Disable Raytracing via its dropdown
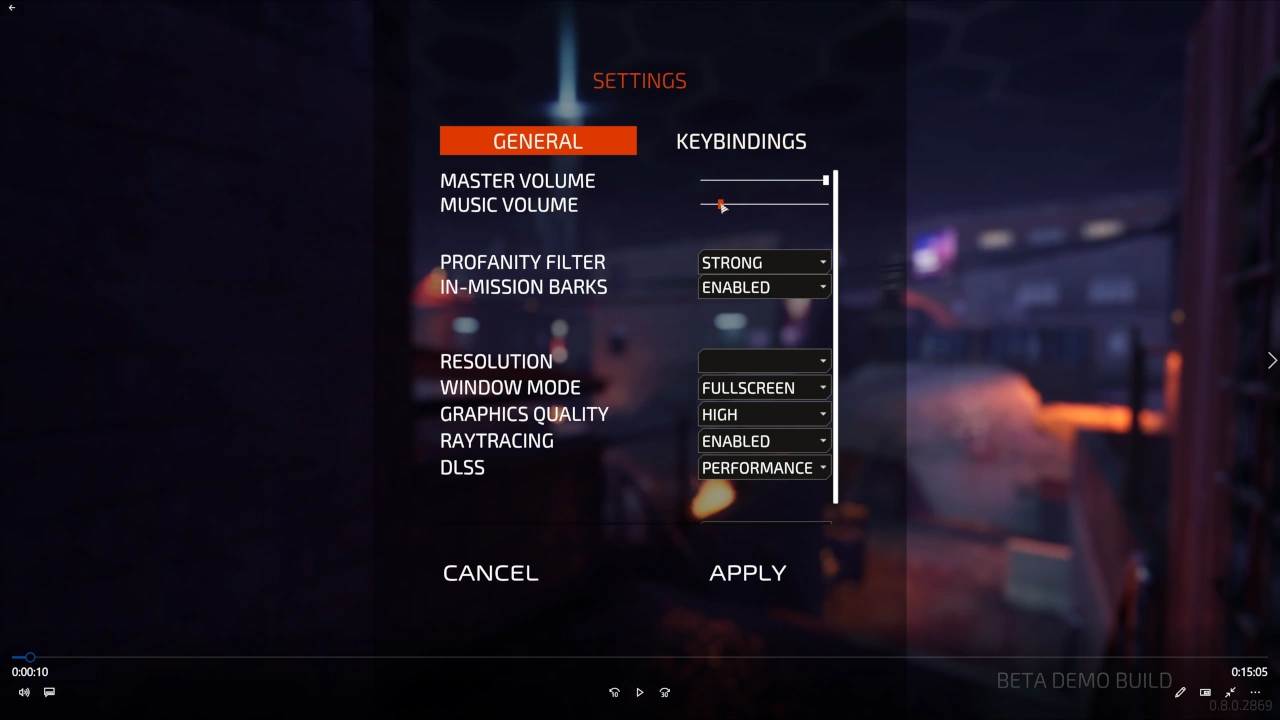Image resolution: width=1280 pixels, height=720 pixels. 763,441
